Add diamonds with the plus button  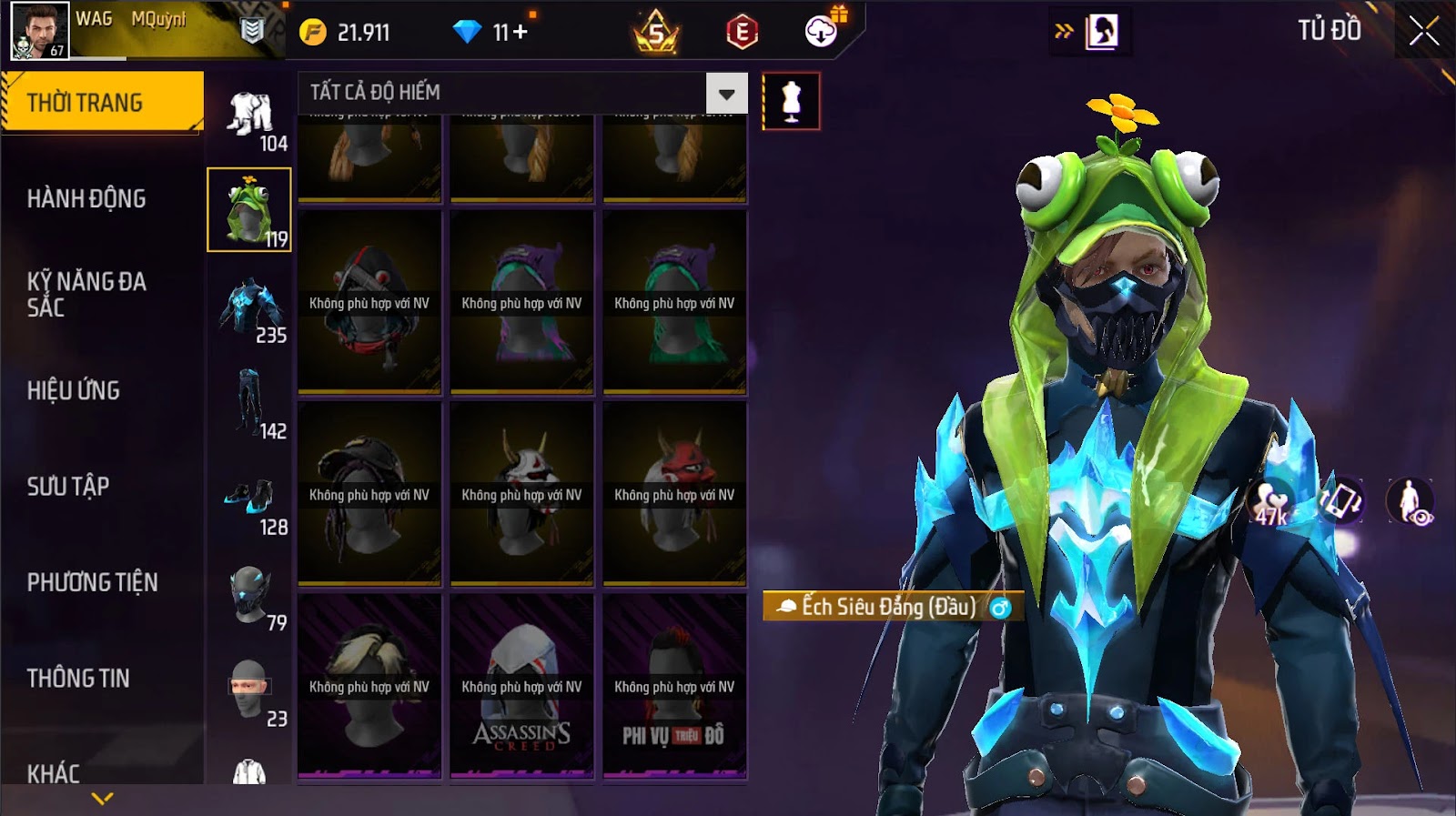520,33
